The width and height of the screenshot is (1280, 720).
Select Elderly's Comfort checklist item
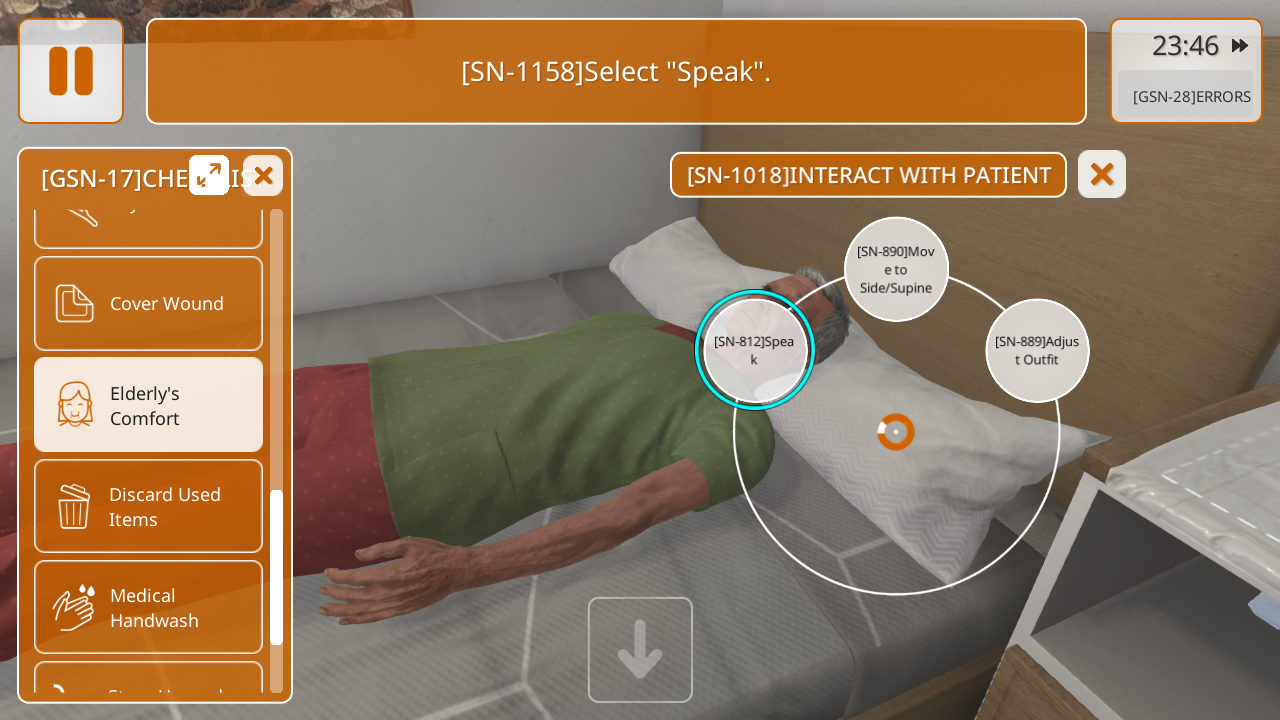point(149,405)
